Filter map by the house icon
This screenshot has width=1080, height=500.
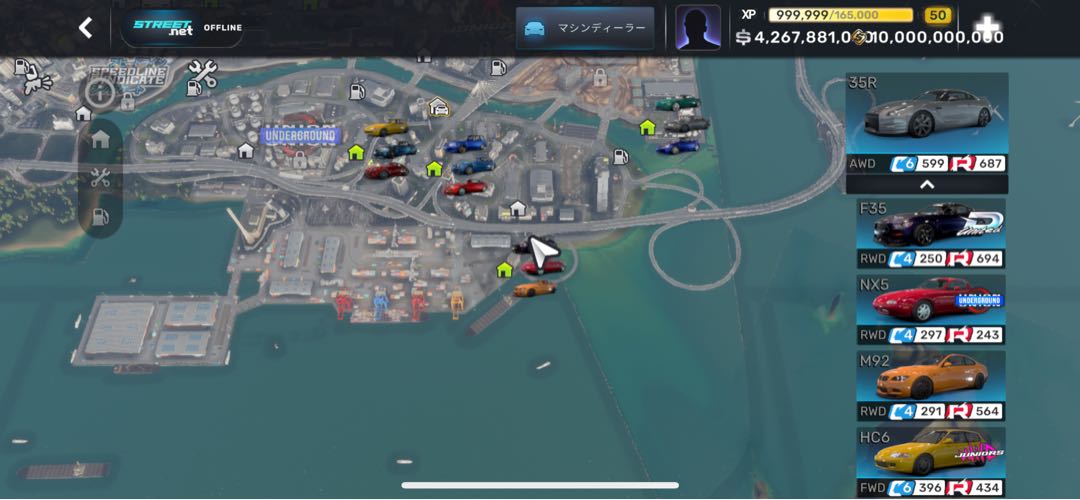tap(100, 139)
